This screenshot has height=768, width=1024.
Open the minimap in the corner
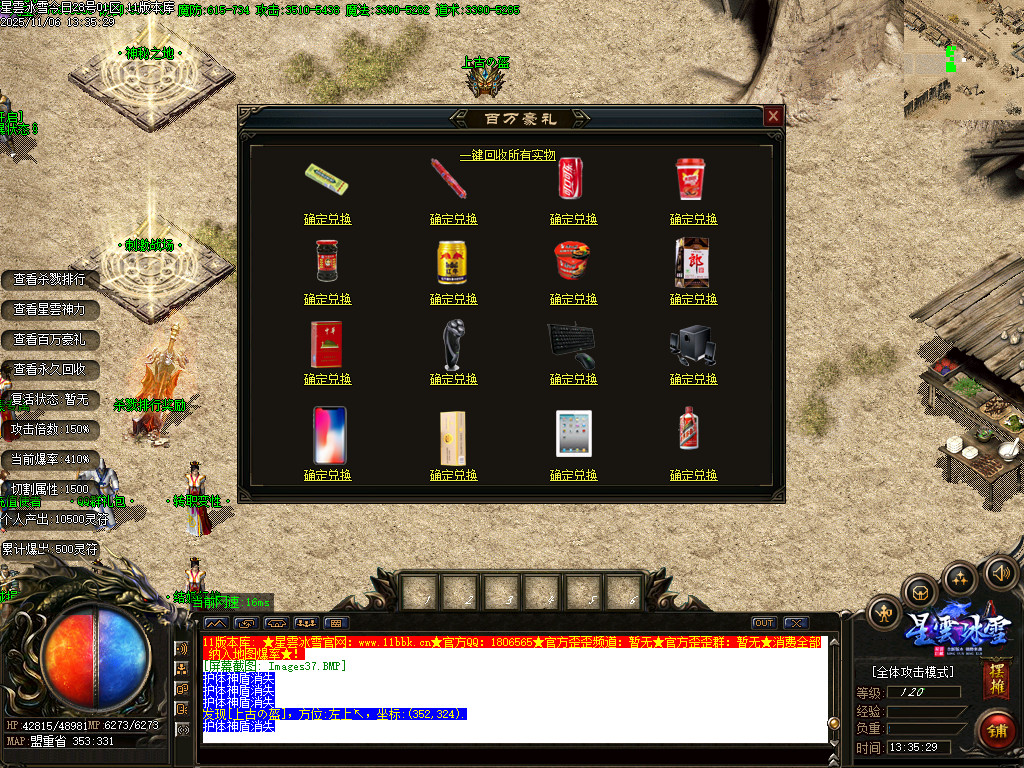tap(963, 60)
